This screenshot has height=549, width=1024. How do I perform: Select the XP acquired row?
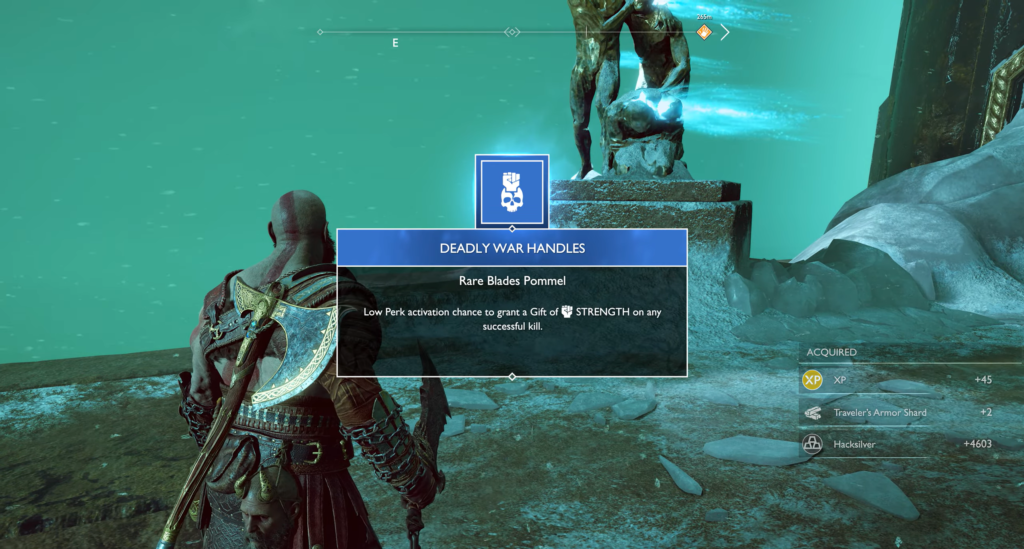pos(898,380)
